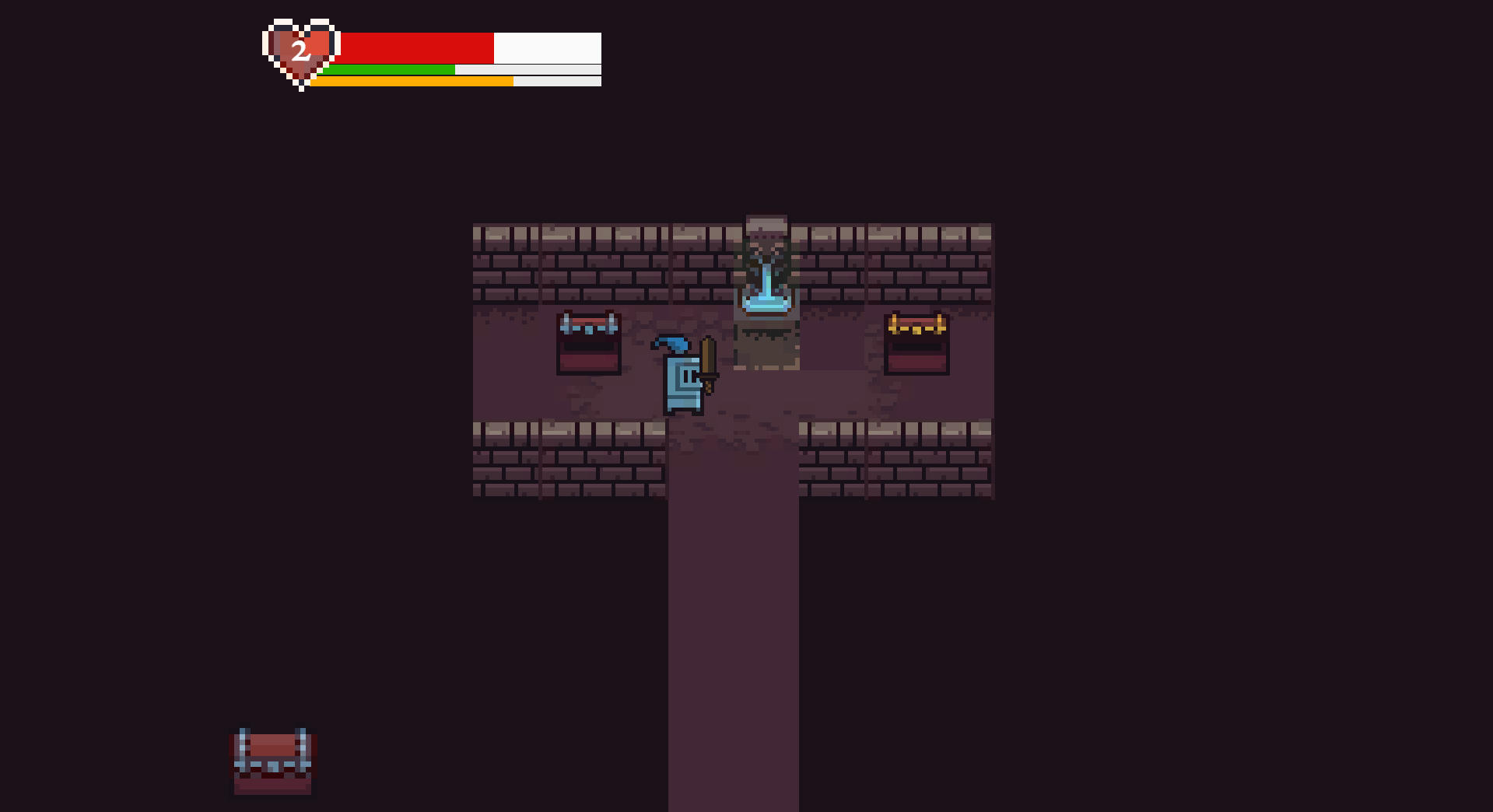
Task: Click the right section of the lower wall
Action: coord(895,459)
